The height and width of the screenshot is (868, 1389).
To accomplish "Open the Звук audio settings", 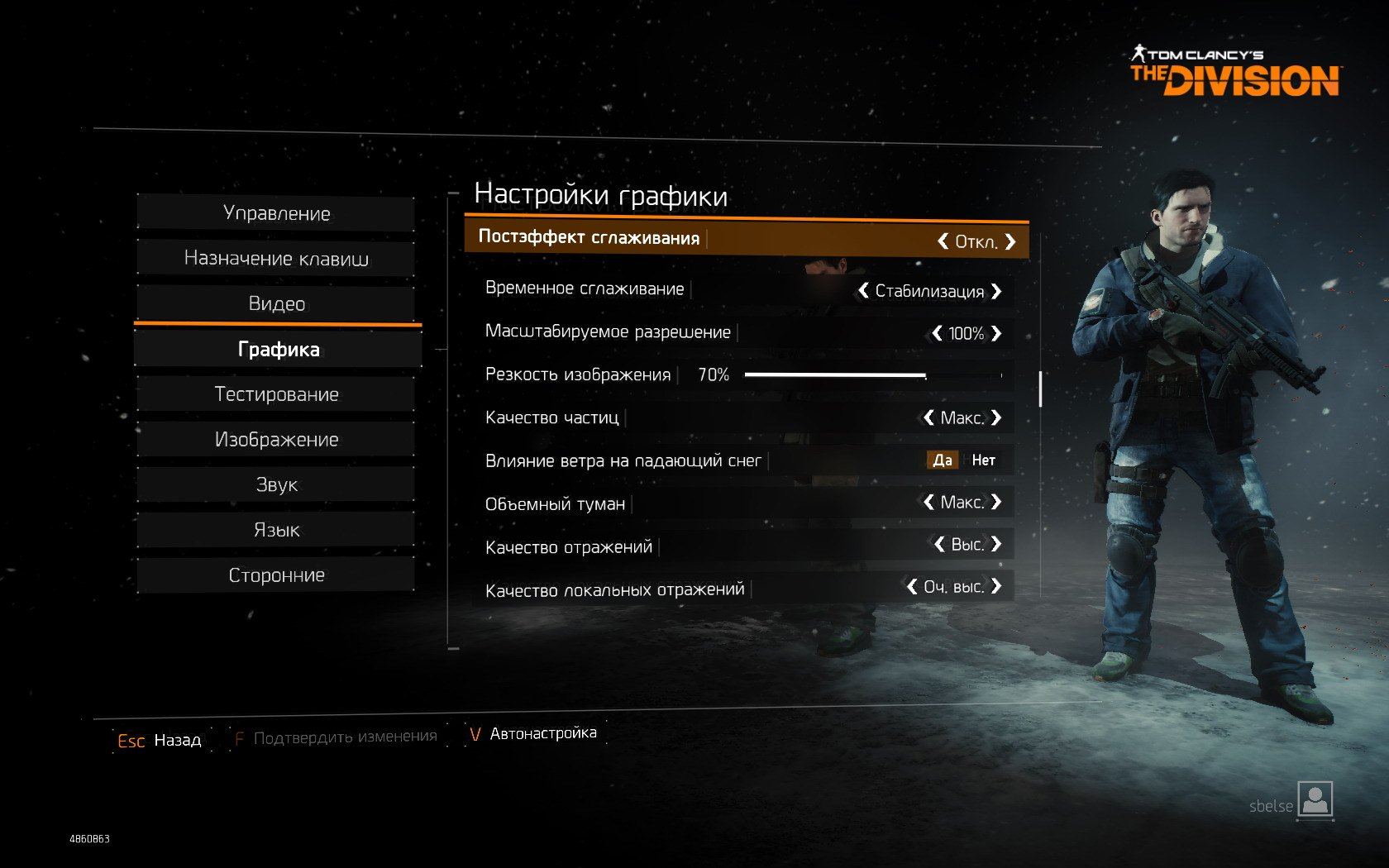I will (276, 484).
